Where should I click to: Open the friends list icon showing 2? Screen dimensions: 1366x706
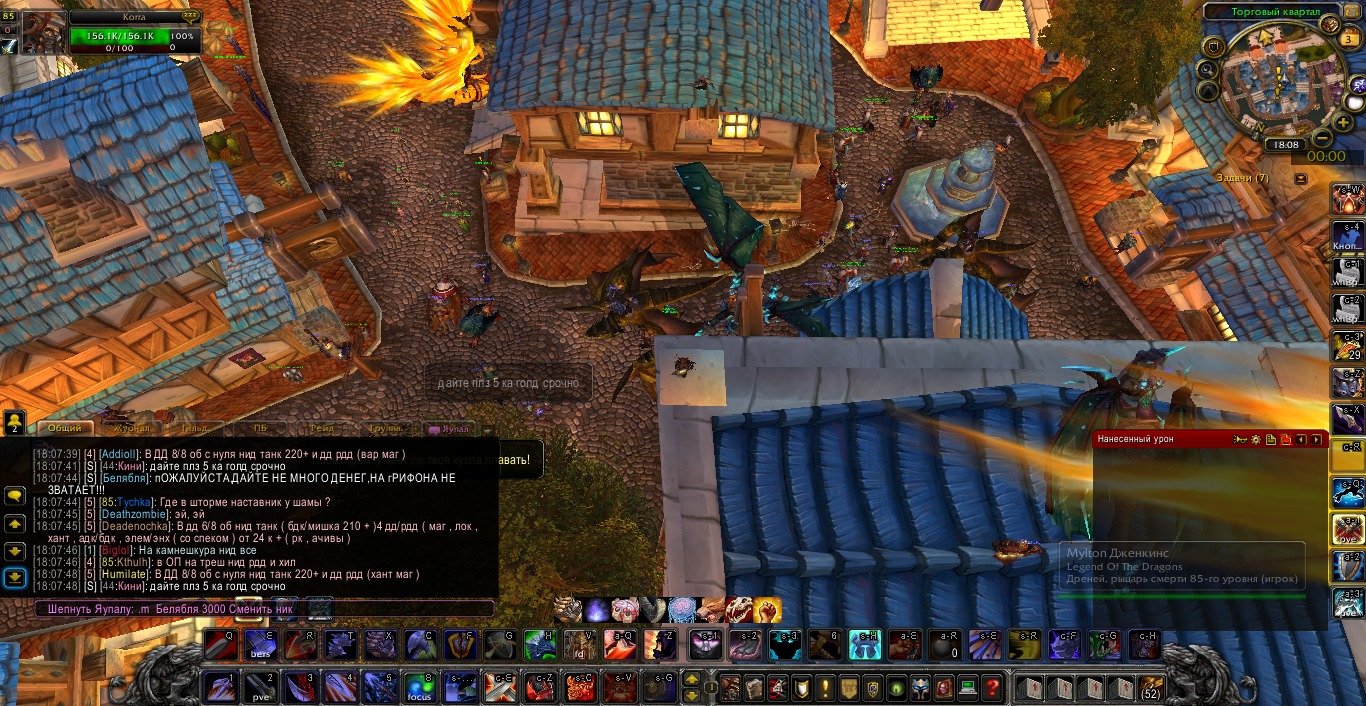click(x=15, y=423)
